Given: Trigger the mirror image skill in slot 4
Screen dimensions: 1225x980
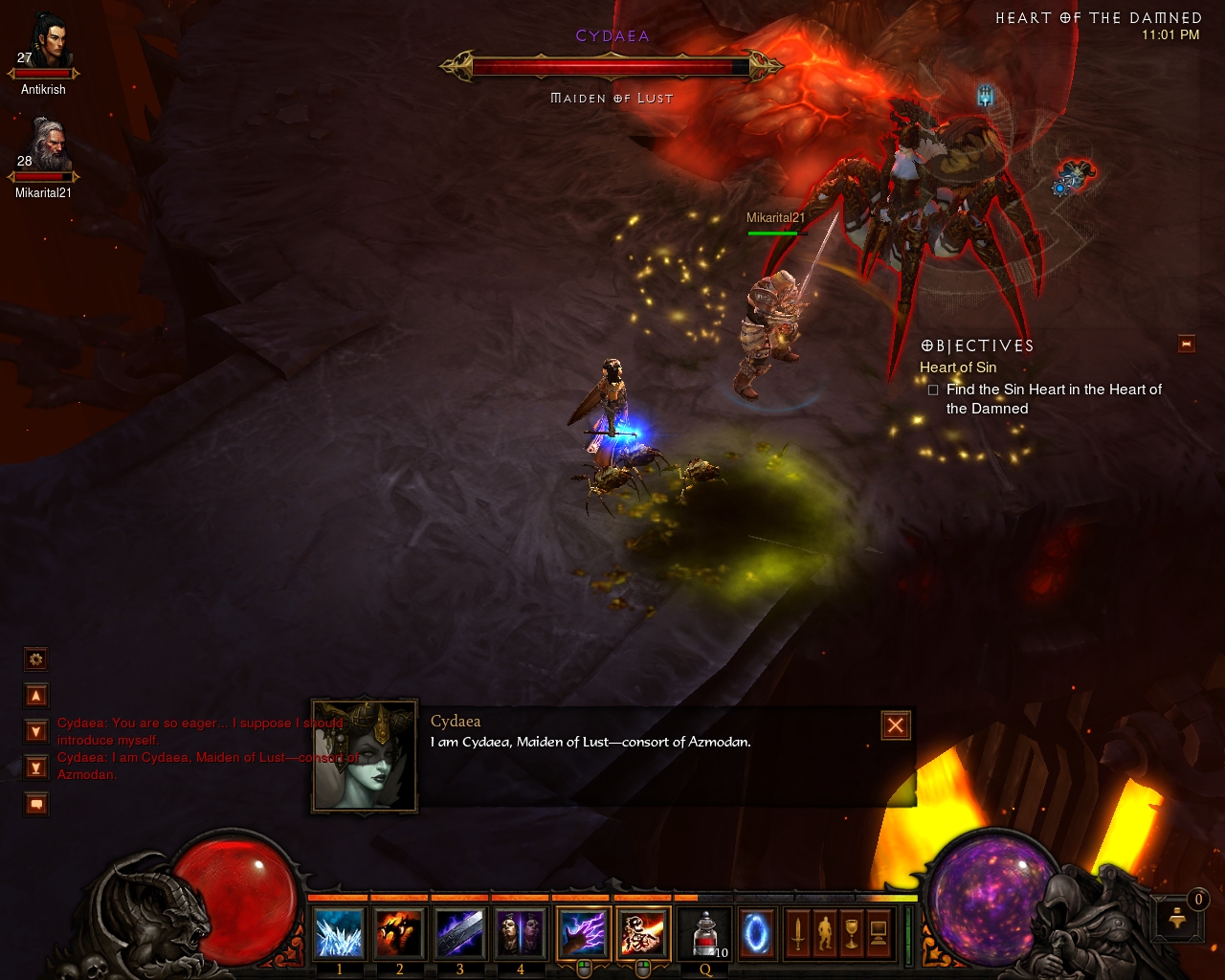Looking at the screenshot, I should coord(520,933).
